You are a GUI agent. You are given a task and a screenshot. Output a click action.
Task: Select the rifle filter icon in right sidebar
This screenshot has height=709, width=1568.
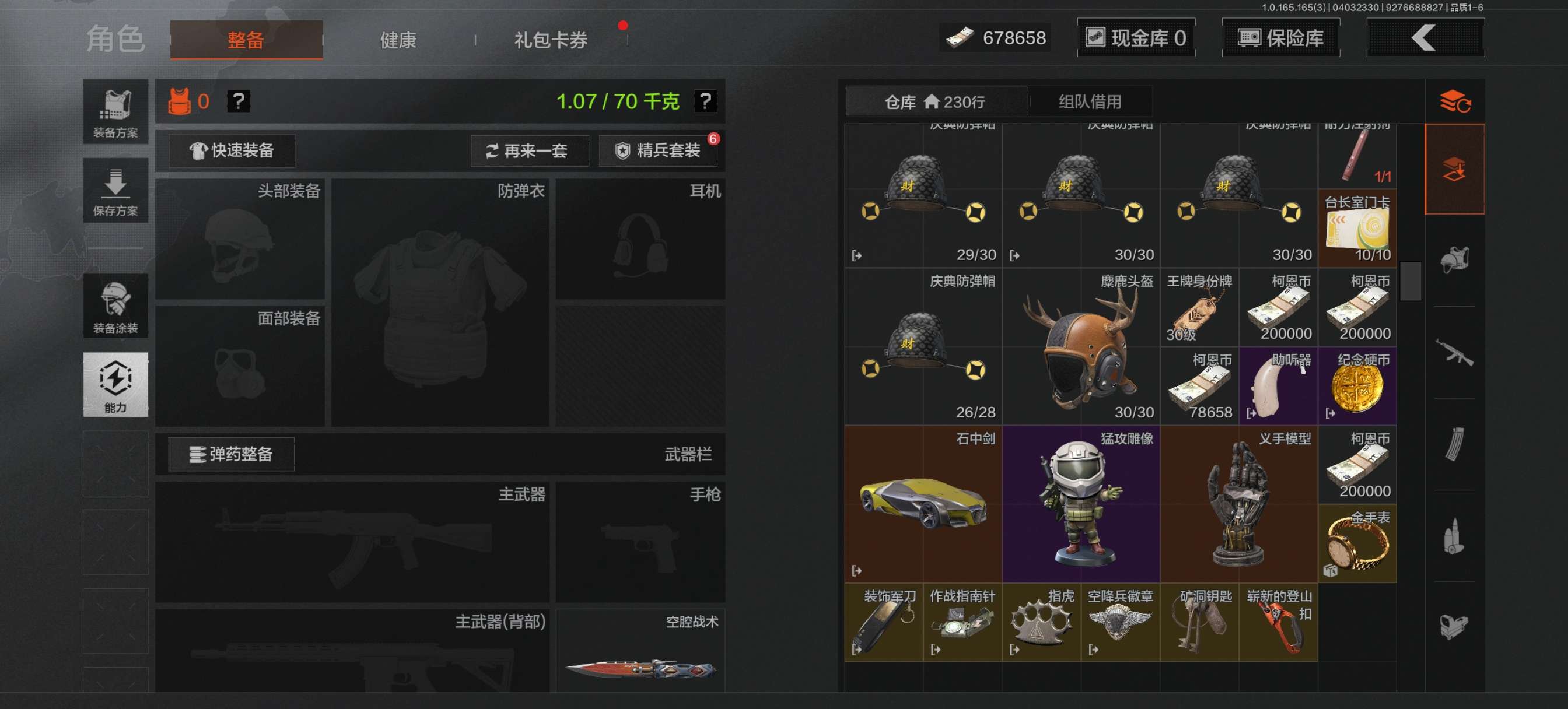pyautogui.click(x=1455, y=353)
